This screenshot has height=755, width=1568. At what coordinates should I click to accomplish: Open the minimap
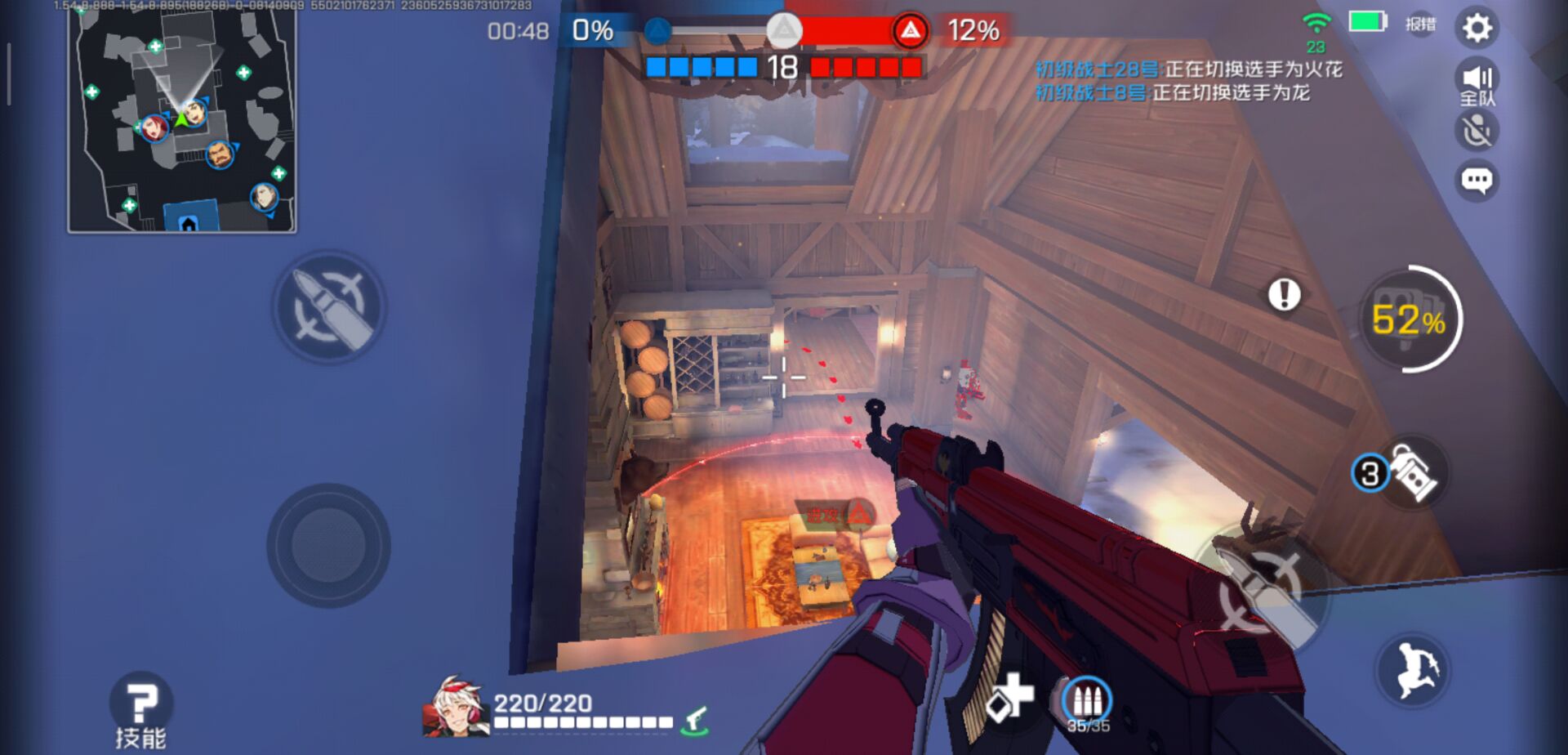tap(182, 120)
